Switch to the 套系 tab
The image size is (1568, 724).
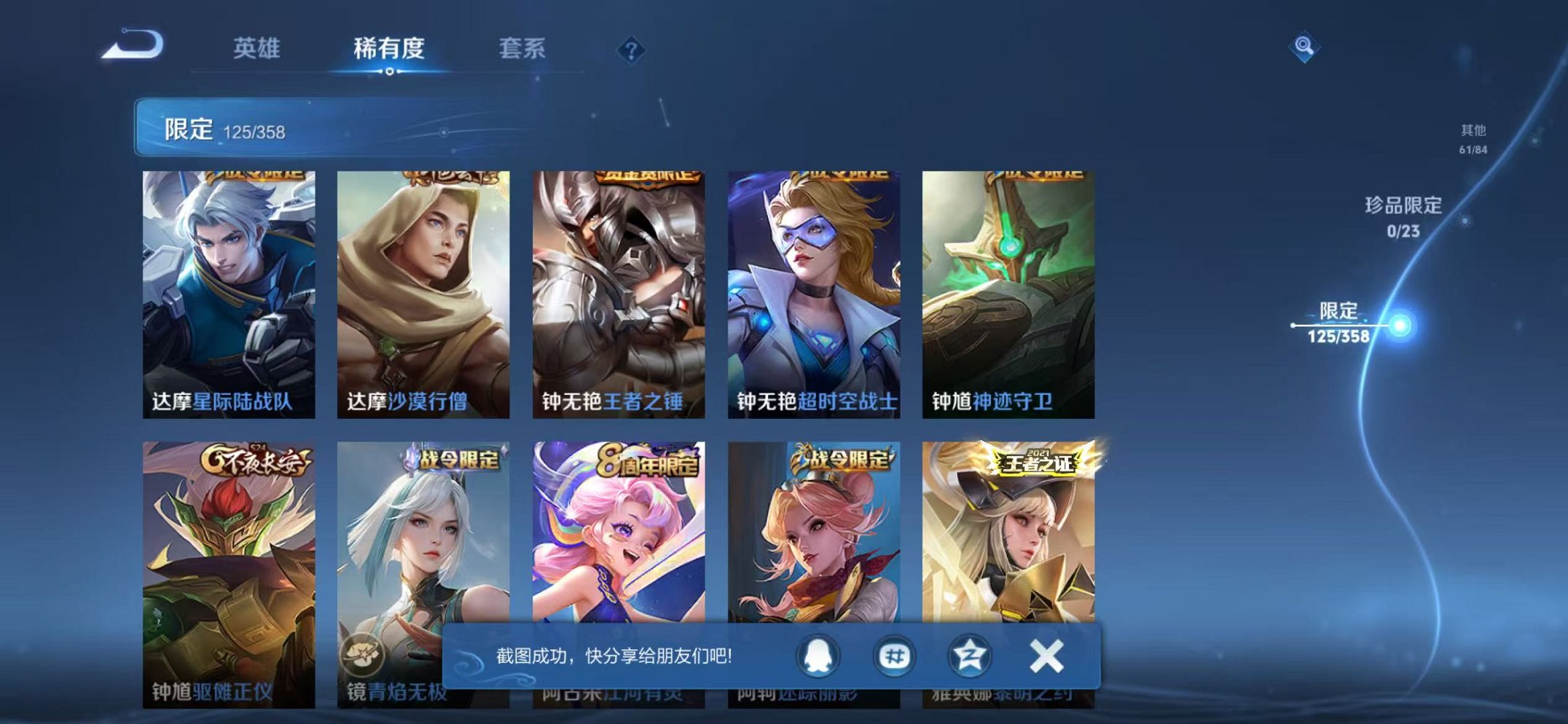point(524,47)
